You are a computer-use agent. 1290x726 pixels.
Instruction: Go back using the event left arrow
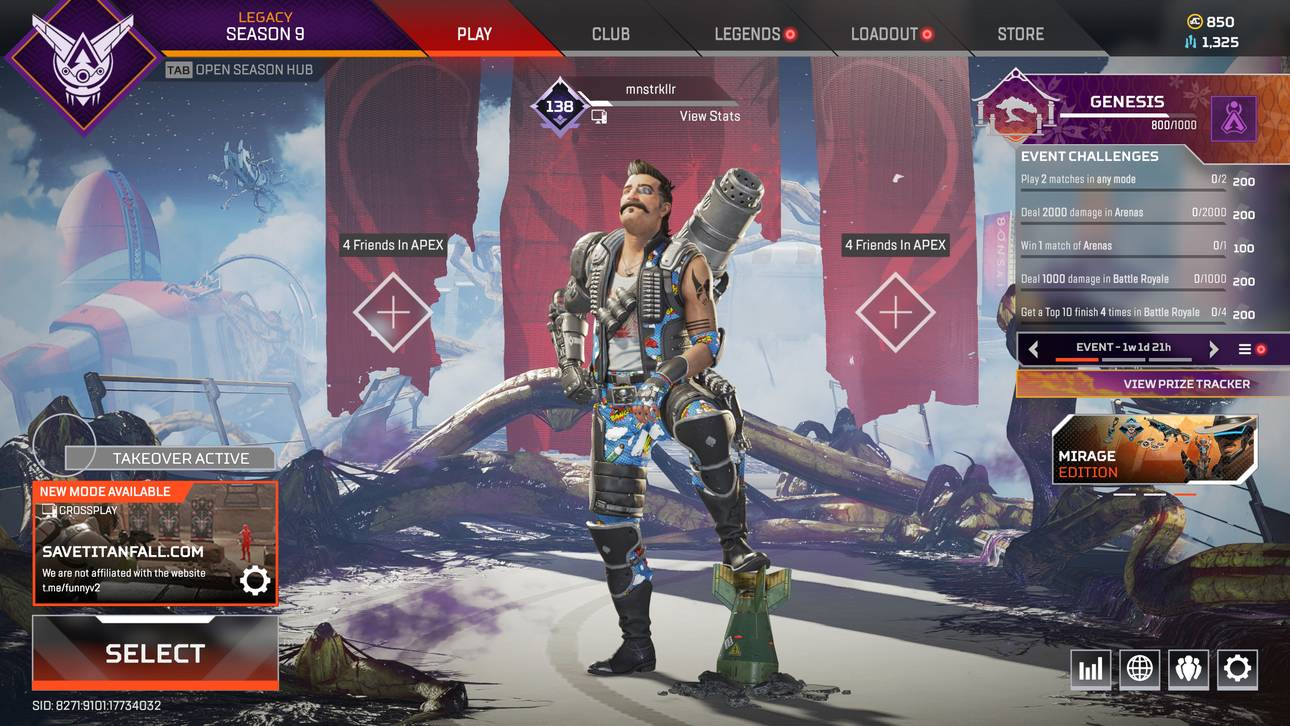pyautogui.click(x=1033, y=349)
